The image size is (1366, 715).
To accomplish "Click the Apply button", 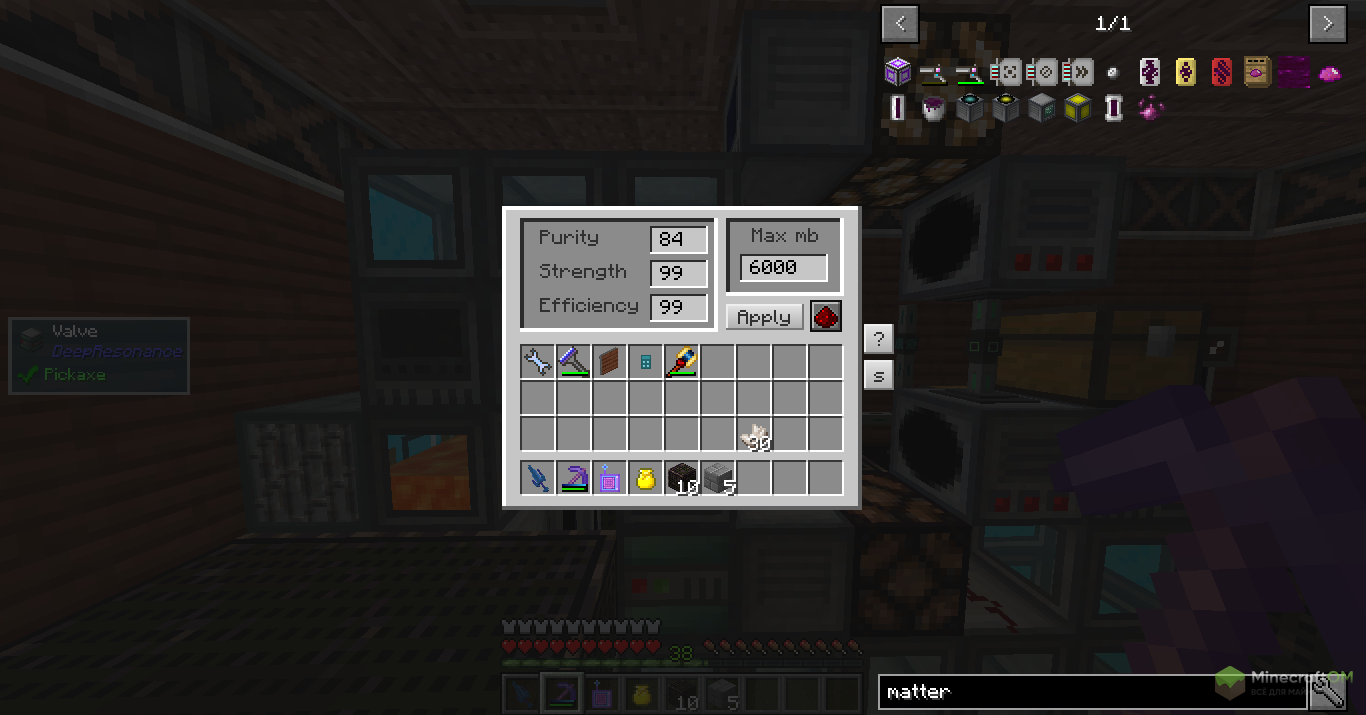I will point(764,317).
